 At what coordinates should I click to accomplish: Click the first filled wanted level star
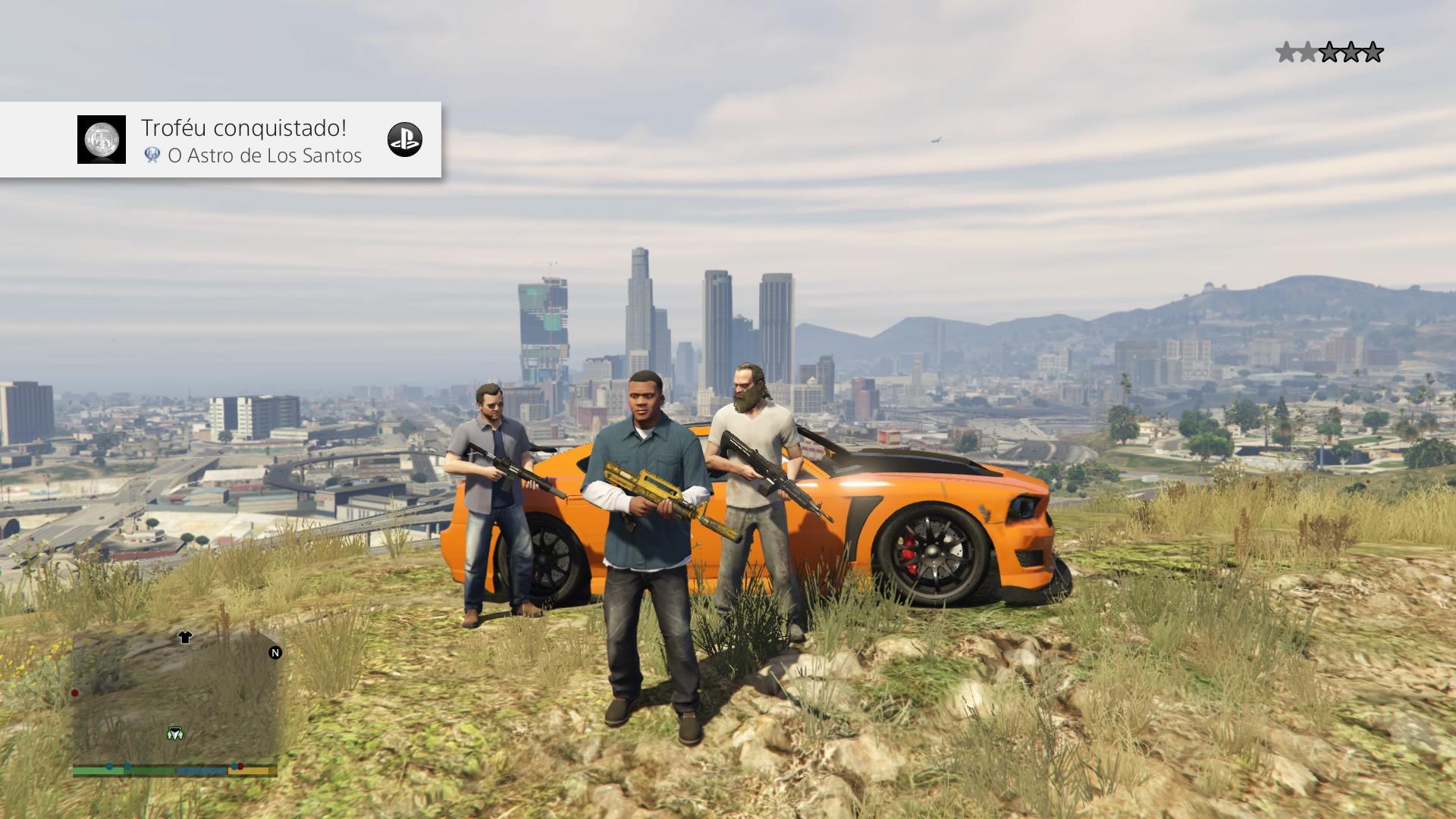1285,52
